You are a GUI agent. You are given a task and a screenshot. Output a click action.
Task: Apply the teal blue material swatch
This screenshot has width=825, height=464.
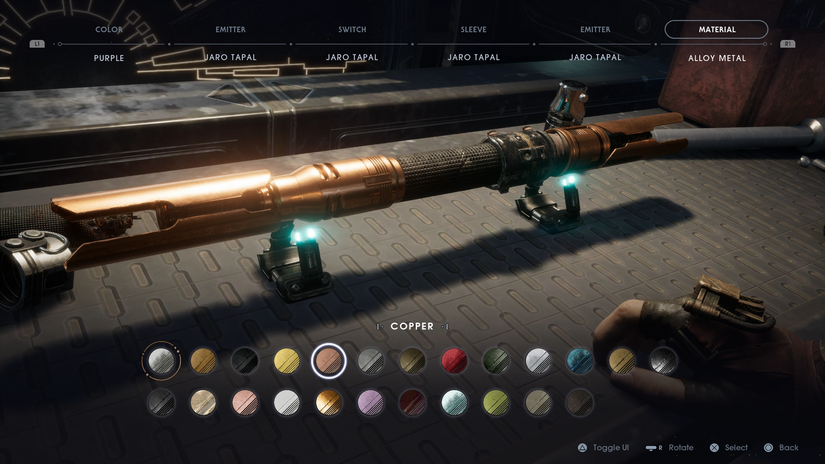(580, 361)
